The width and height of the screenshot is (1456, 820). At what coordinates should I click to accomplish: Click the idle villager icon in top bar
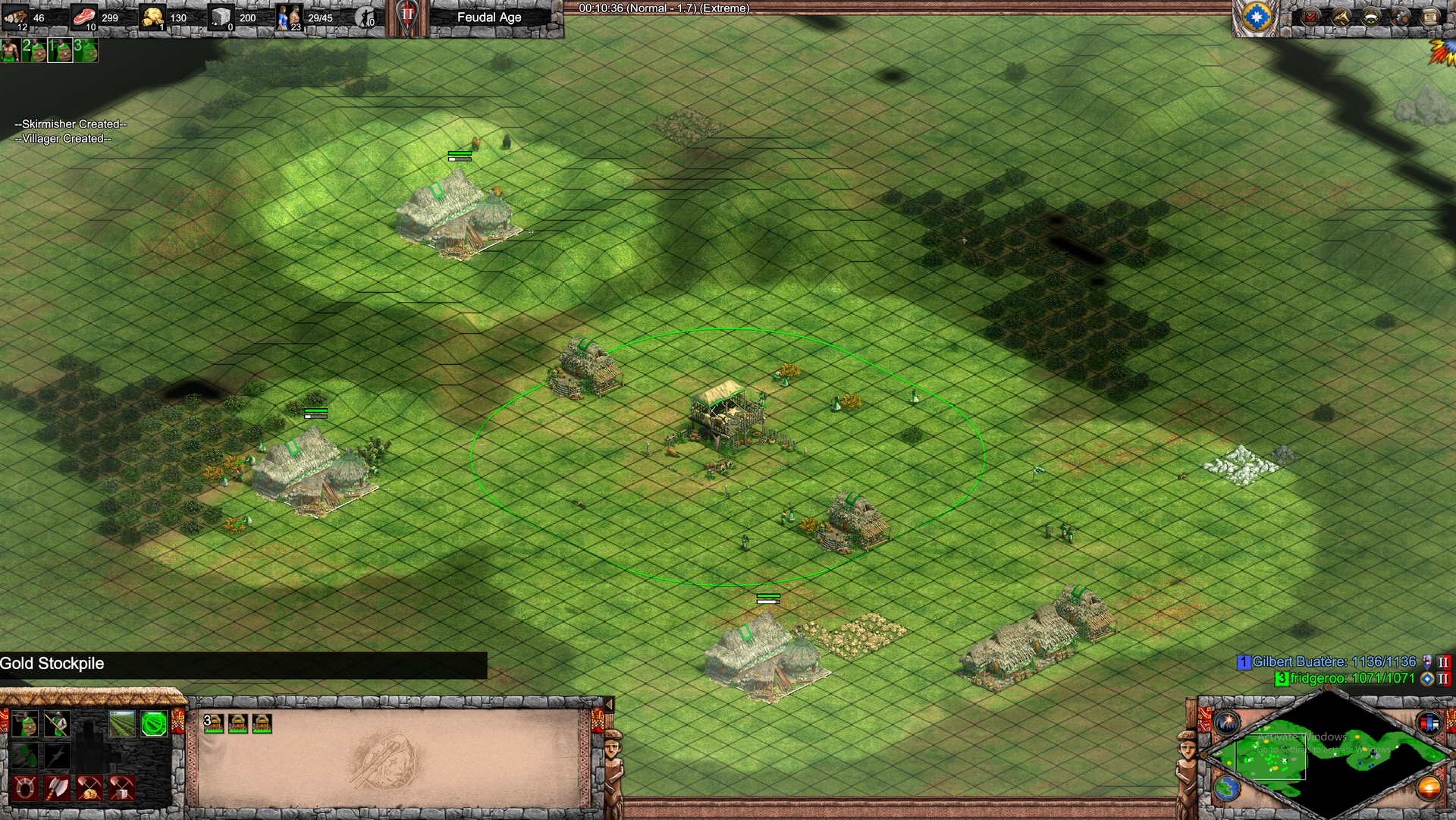(366, 17)
